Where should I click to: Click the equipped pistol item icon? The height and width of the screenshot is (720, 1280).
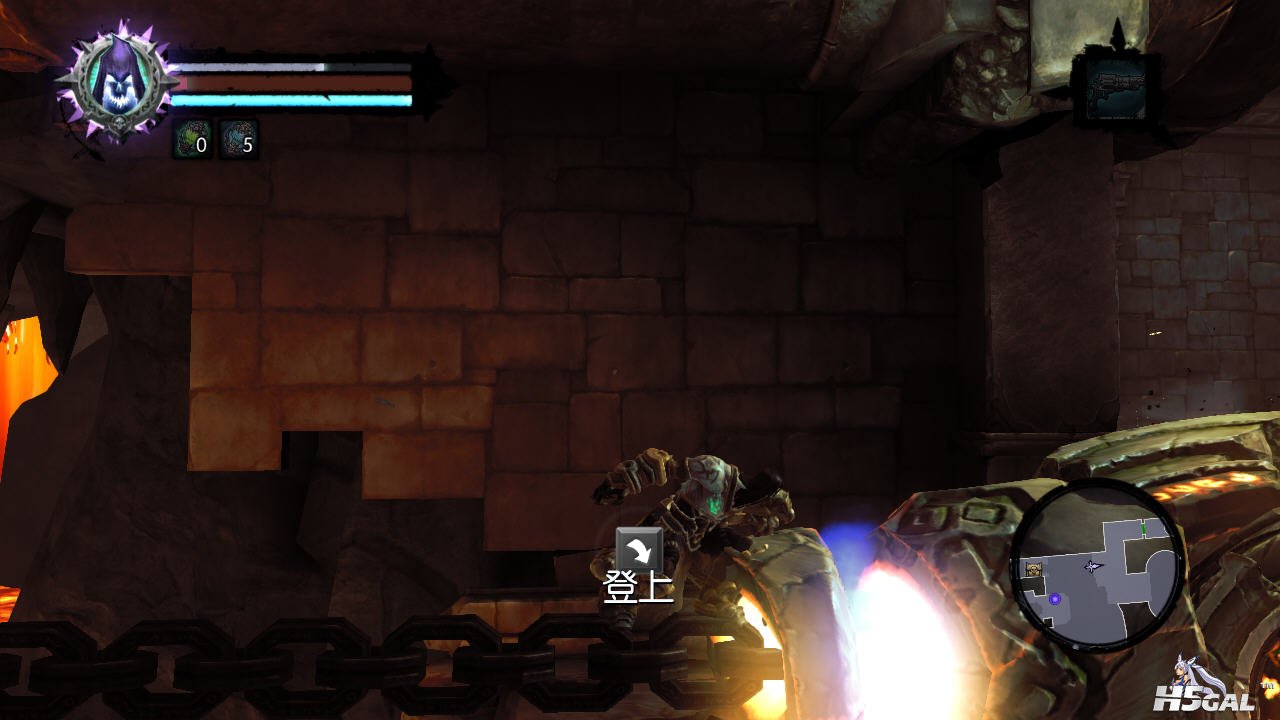point(1116,89)
